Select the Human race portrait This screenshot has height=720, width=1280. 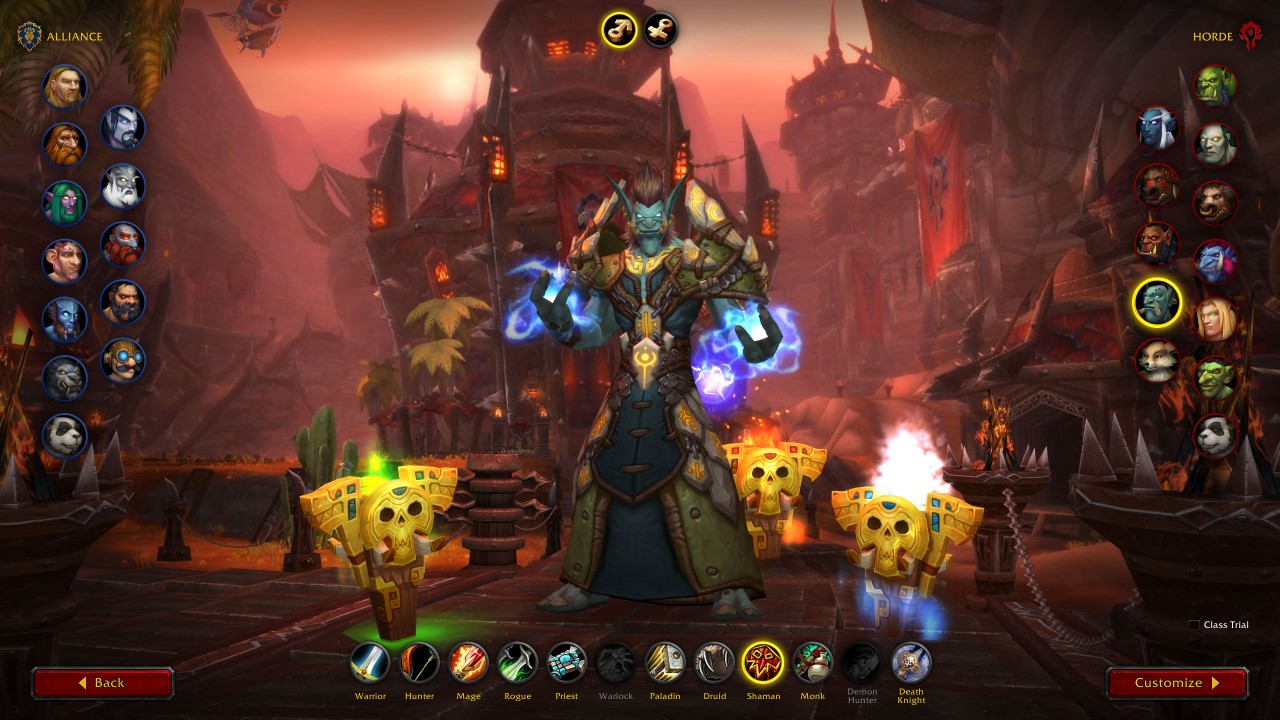[x=65, y=87]
